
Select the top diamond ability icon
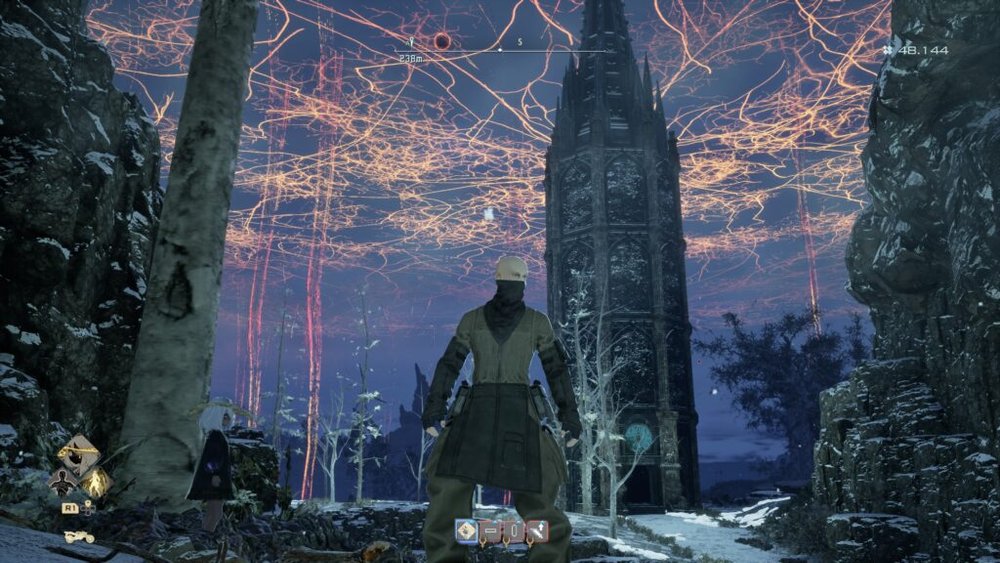[78, 455]
